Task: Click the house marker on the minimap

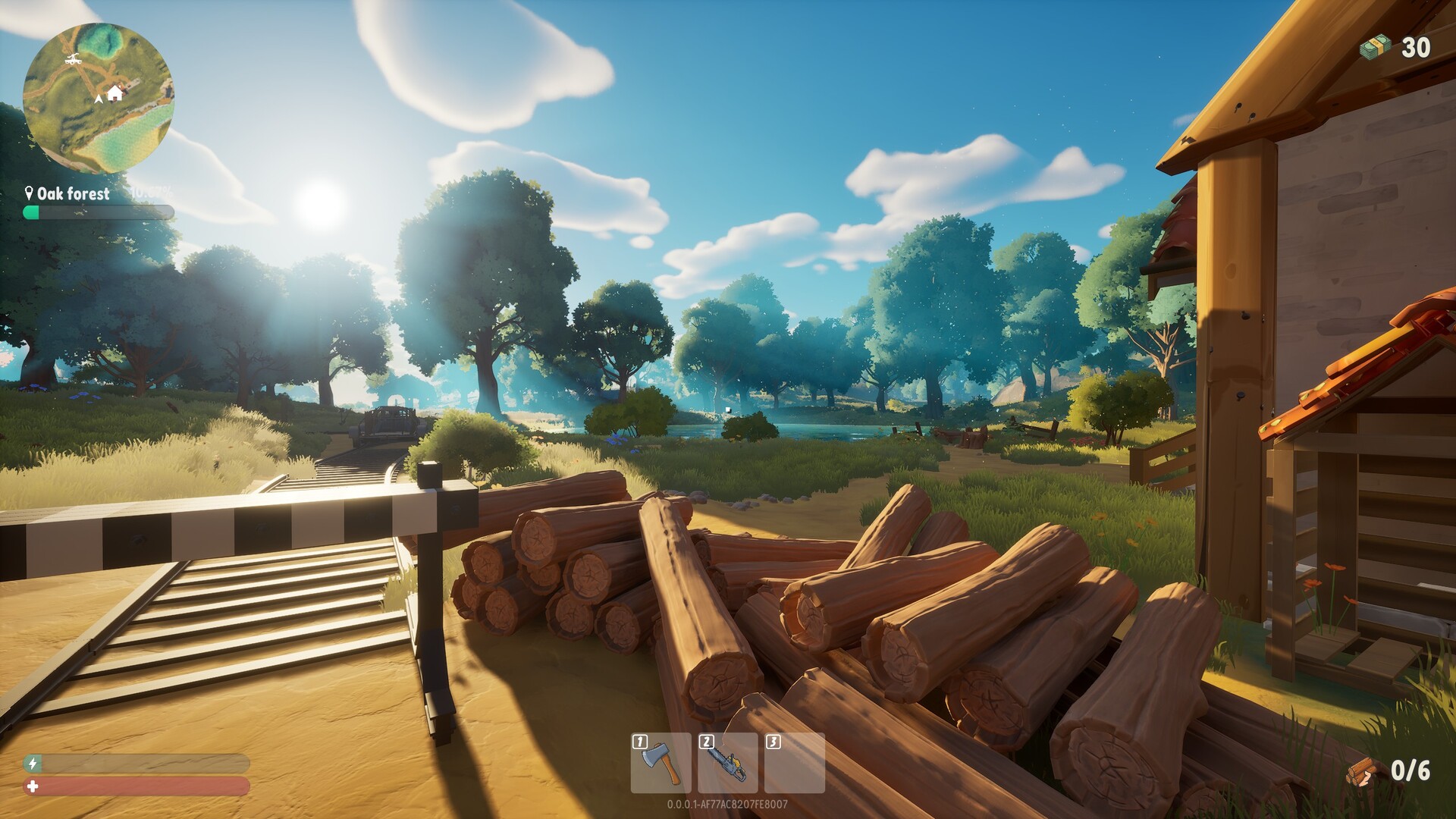Action: 115,93
